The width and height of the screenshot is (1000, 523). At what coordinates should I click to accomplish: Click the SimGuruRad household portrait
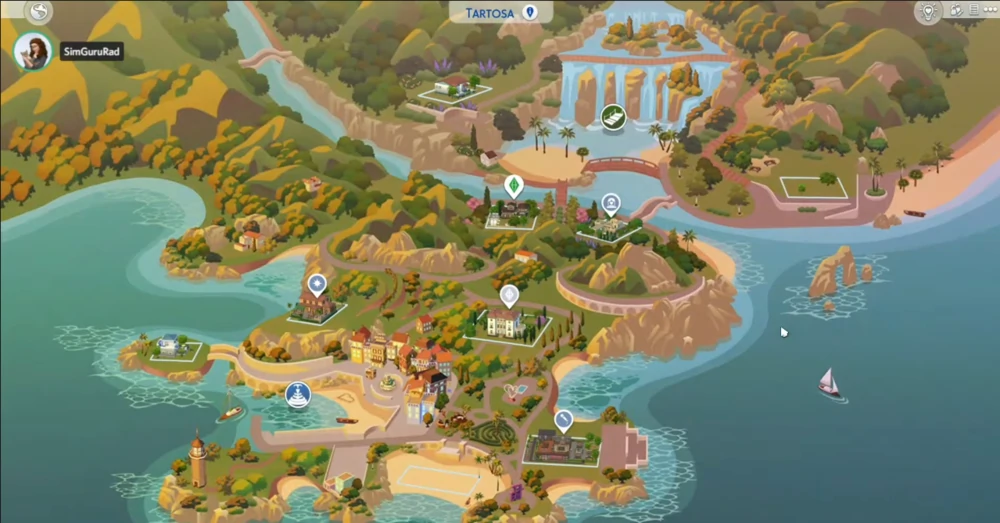pos(33,51)
